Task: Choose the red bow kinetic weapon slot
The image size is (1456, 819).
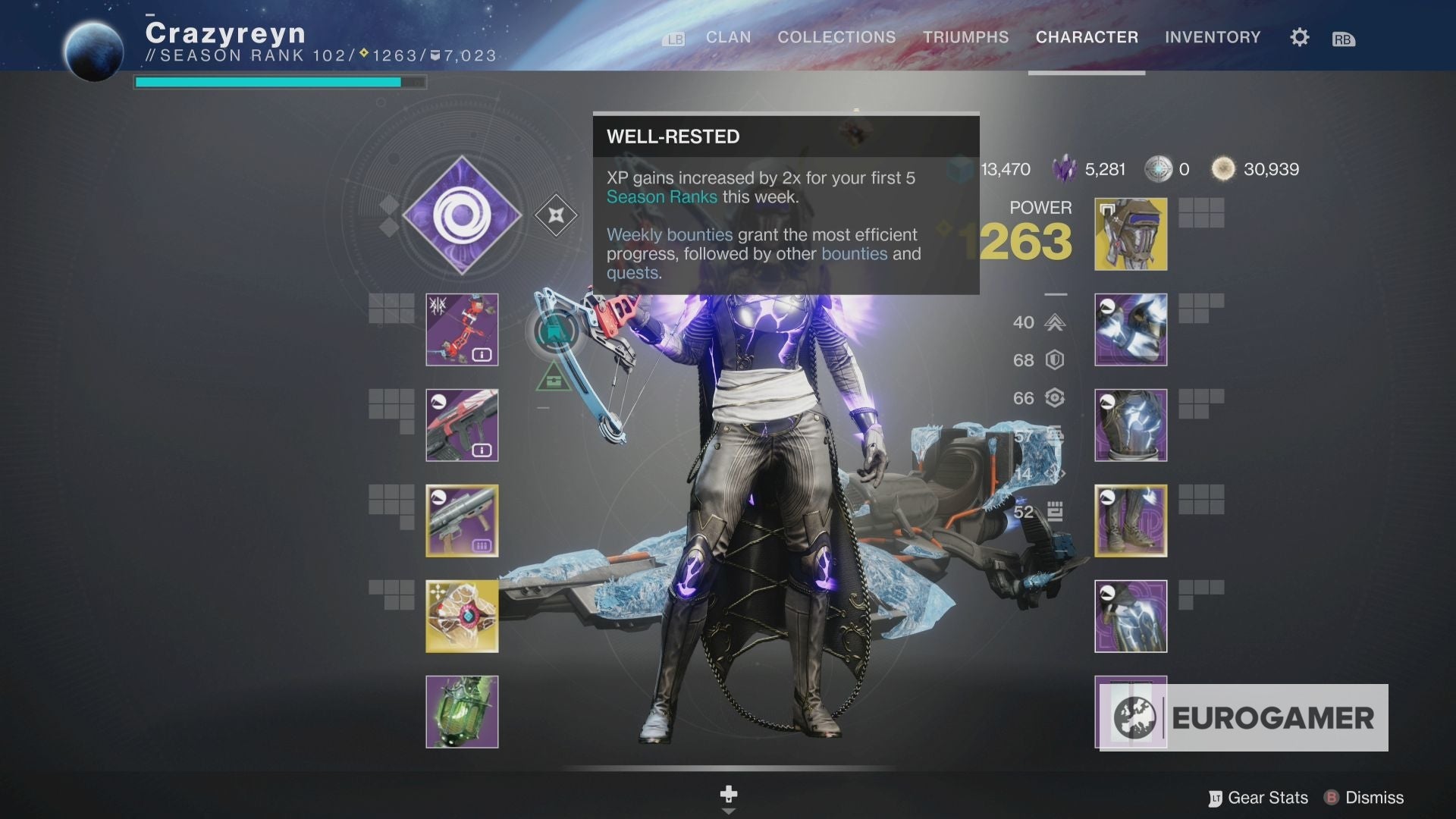Action: 462,330
